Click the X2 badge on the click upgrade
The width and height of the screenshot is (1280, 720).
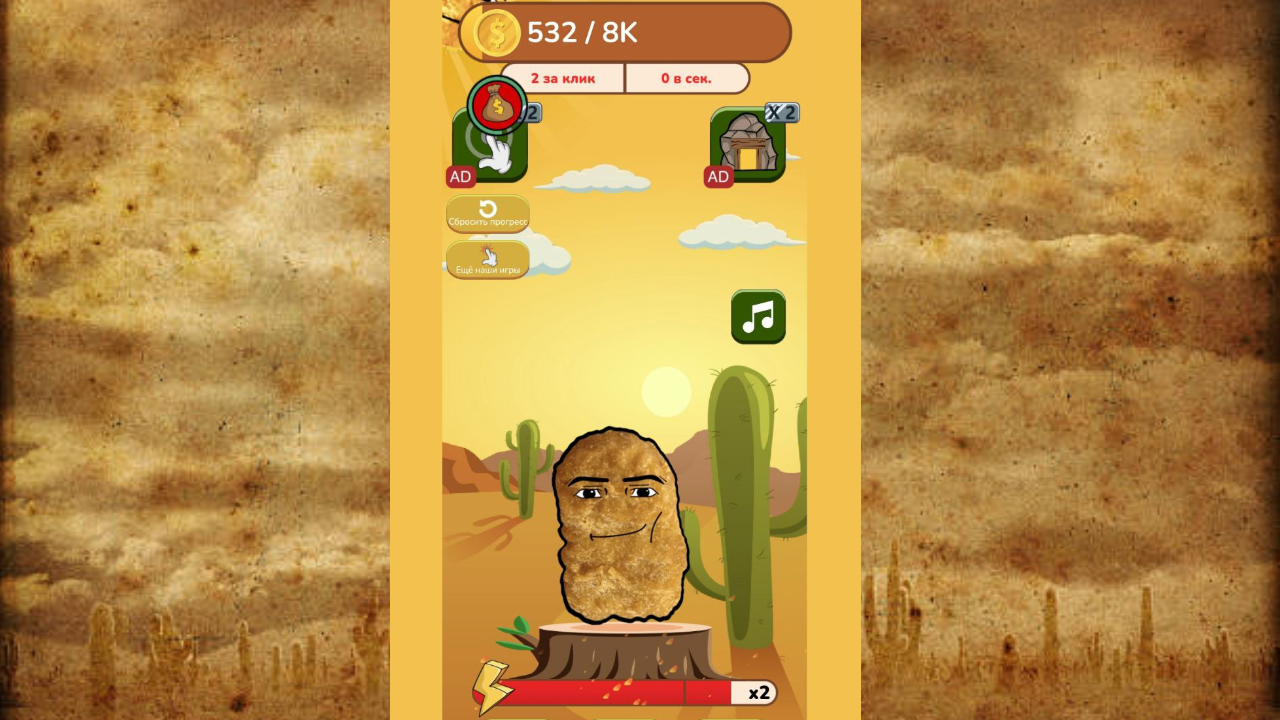tap(531, 112)
